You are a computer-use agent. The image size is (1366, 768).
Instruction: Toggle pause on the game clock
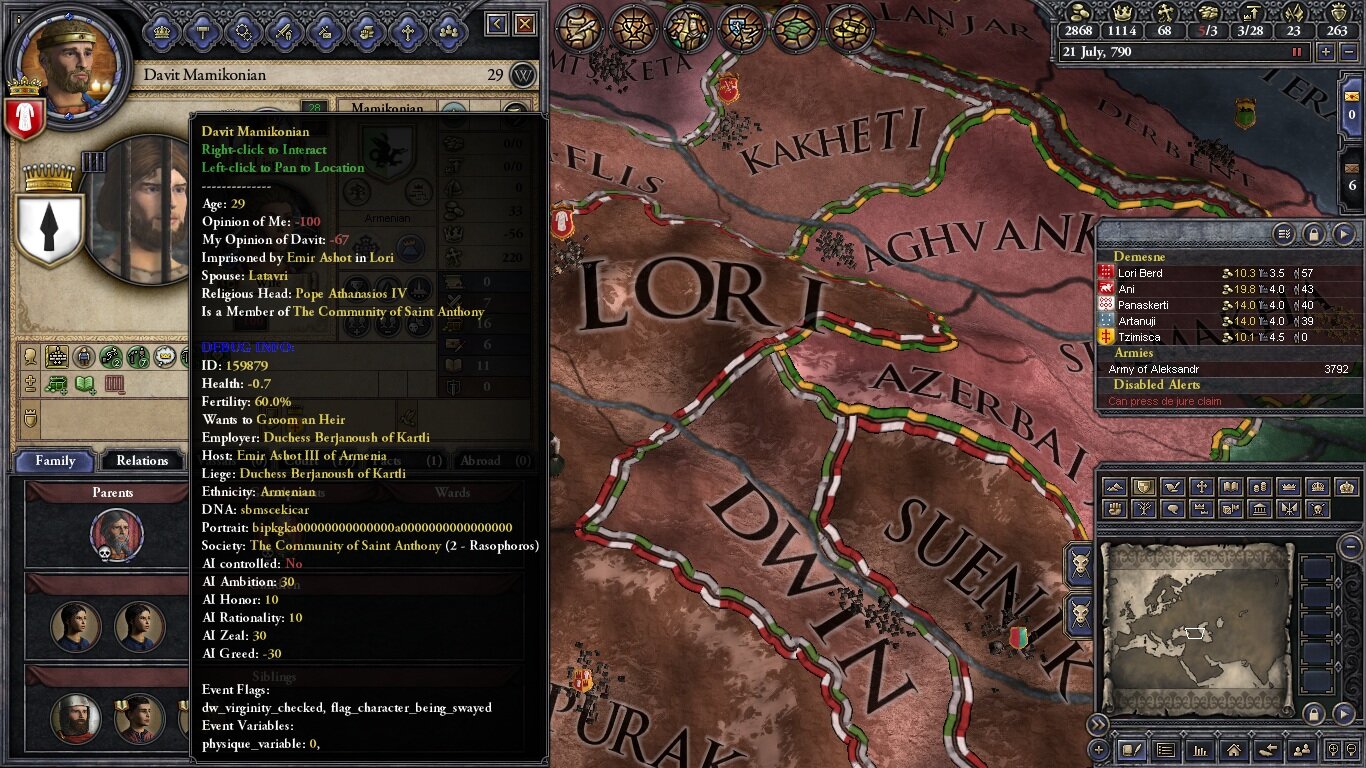[1297, 52]
